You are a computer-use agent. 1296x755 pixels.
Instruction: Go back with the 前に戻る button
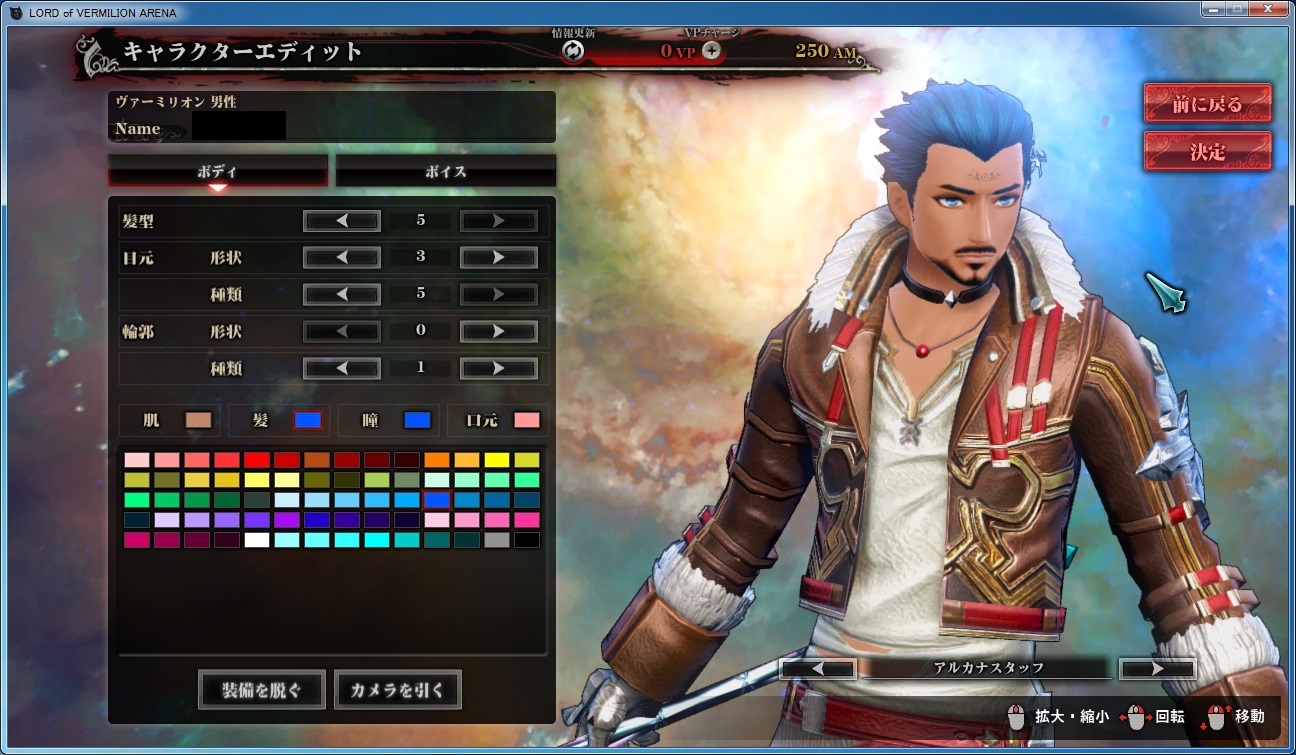[x=1207, y=104]
